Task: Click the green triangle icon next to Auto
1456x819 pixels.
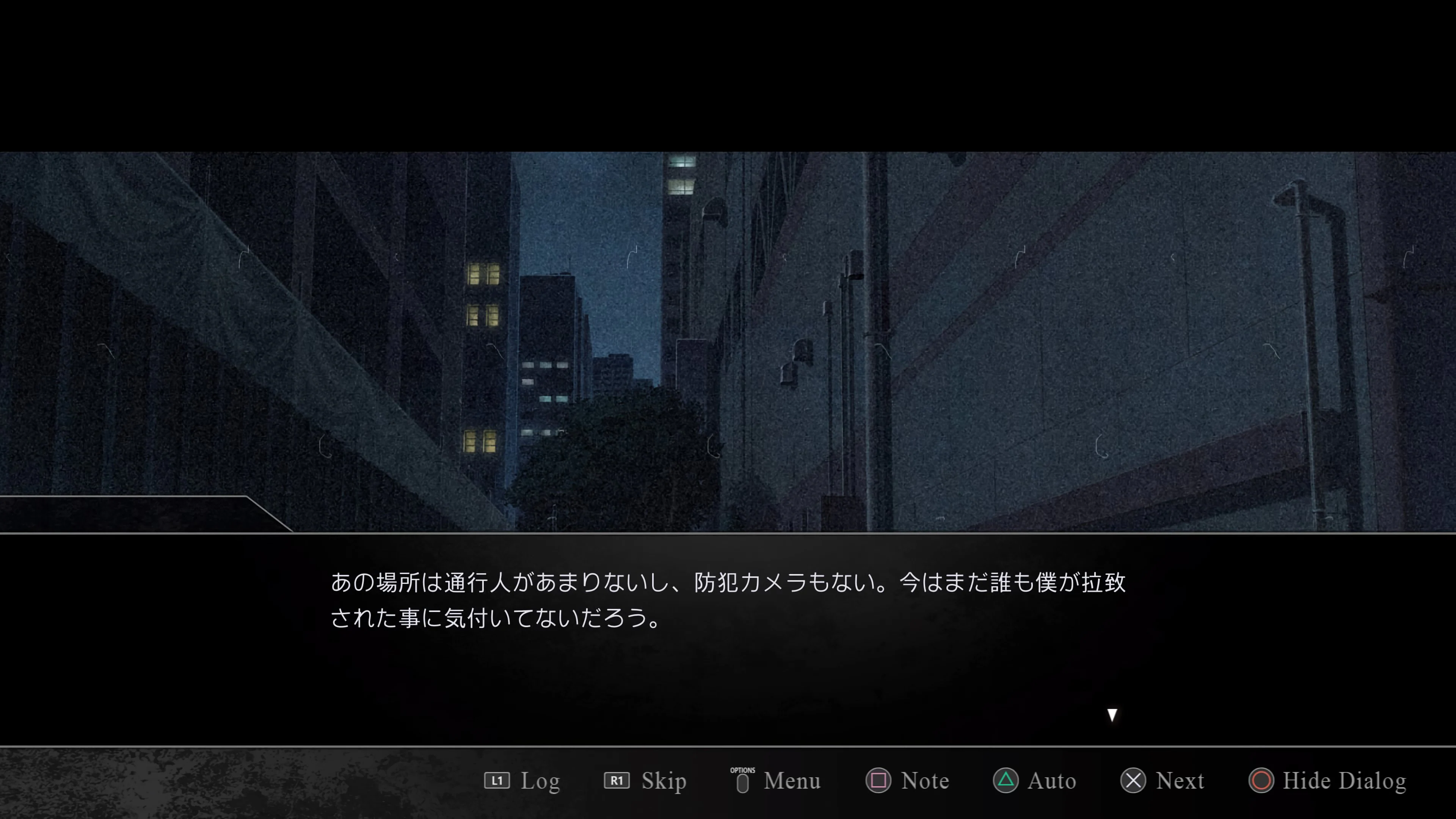Action: [1006, 781]
